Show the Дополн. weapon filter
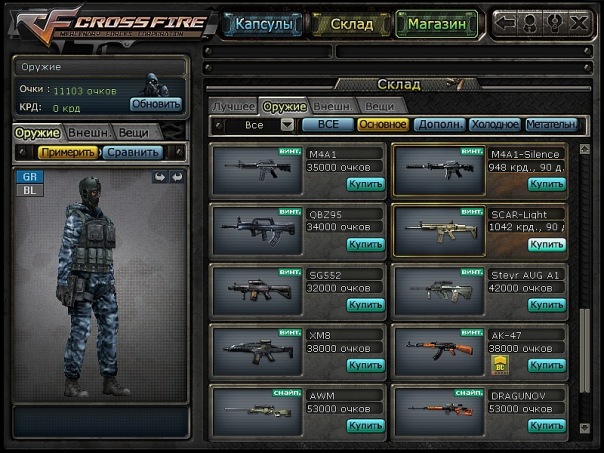This screenshot has height=453, width=604. pyautogui.click(x=438, y=125)
